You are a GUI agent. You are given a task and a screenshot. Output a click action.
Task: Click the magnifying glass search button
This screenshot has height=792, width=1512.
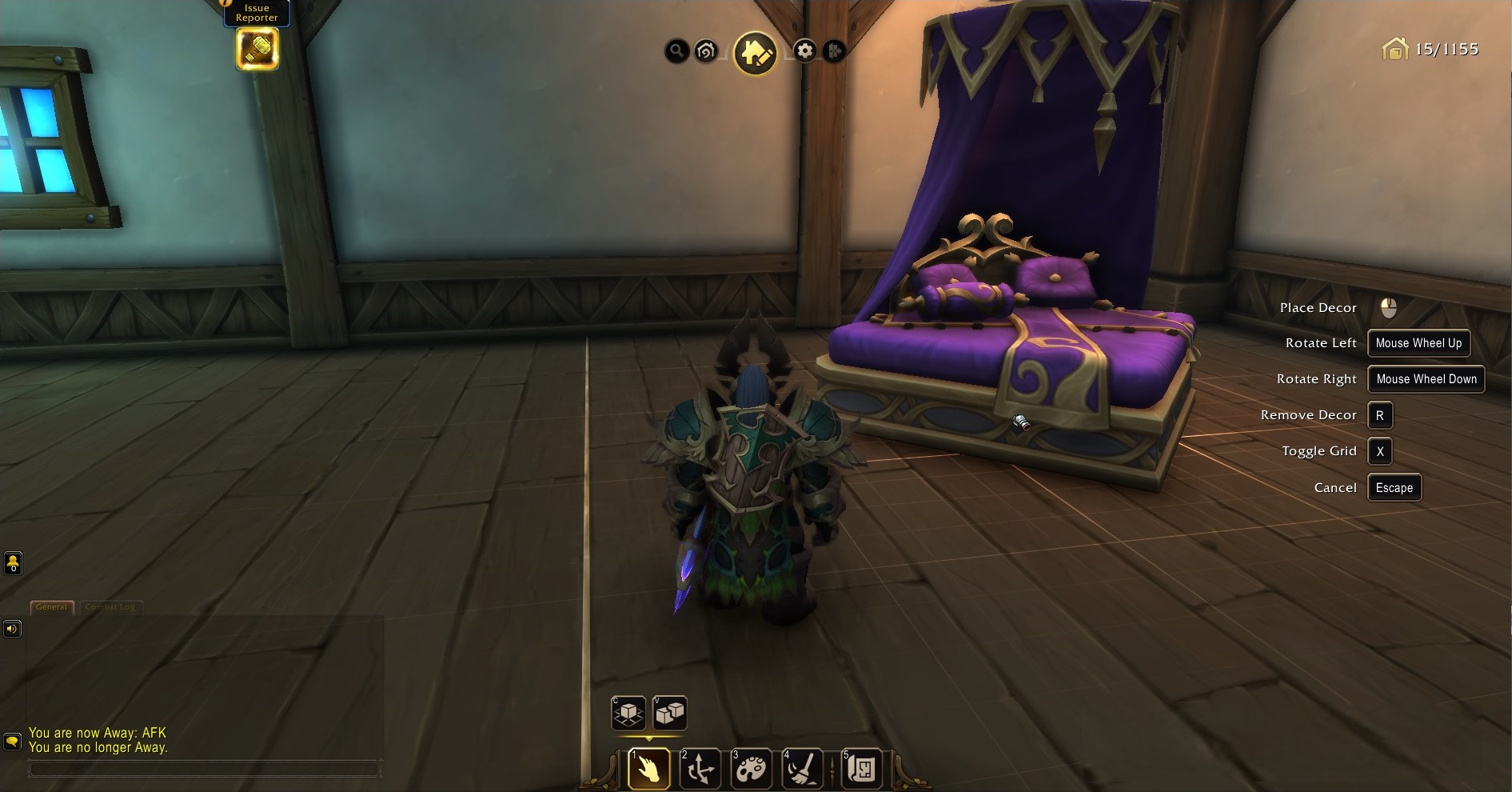(x=676, y=51)
